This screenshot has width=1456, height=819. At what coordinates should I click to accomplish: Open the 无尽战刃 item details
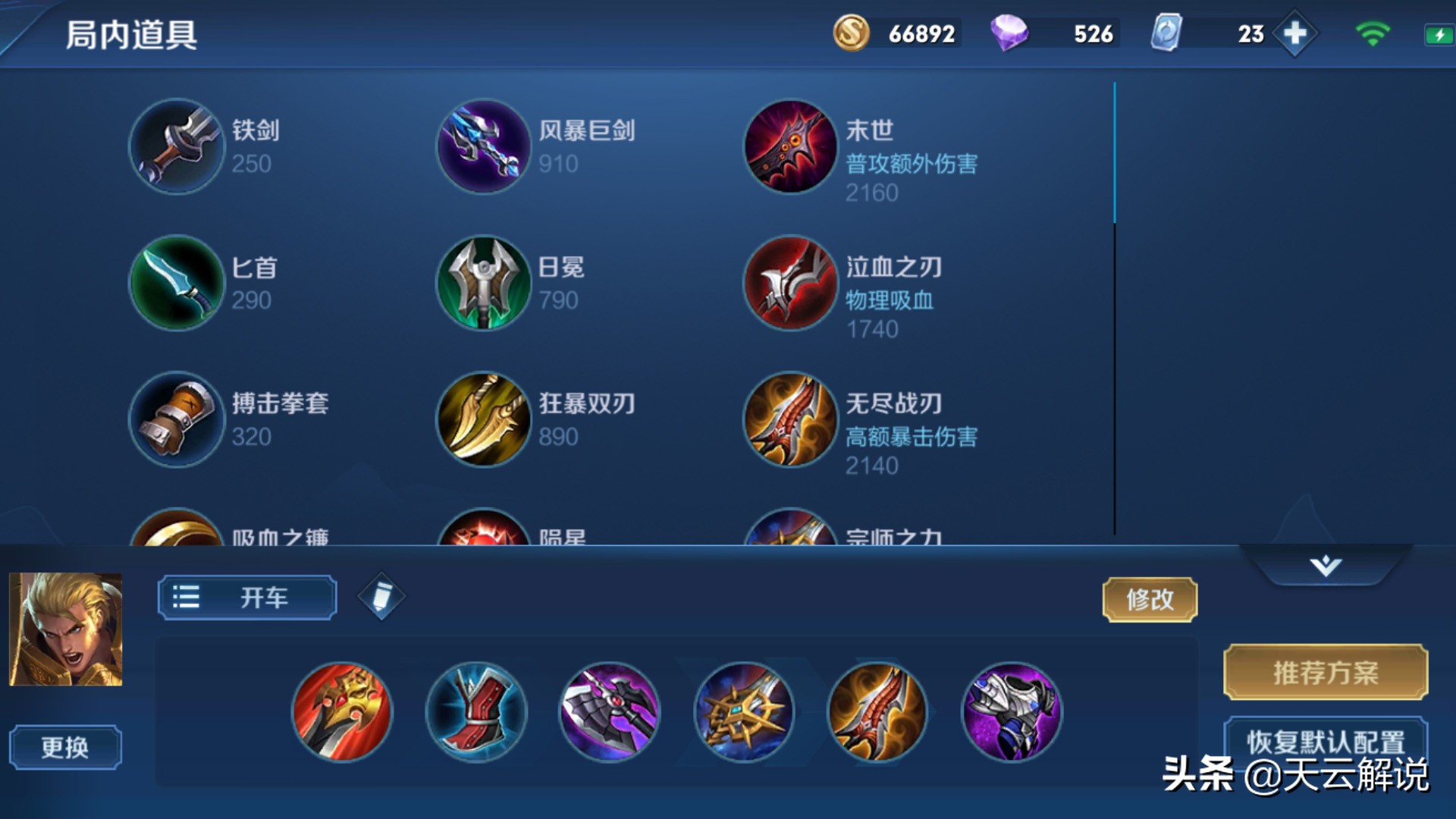[x=790, y=421]
